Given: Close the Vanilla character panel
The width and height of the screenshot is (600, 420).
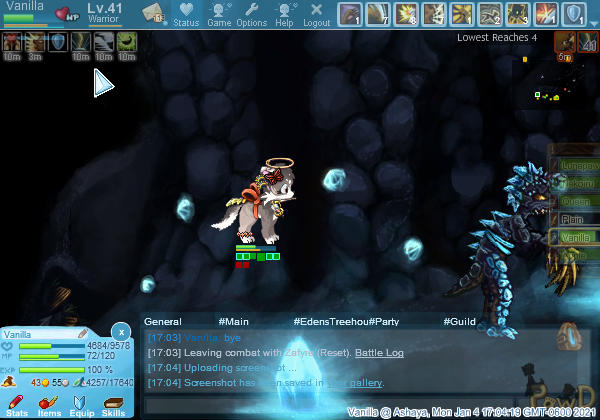Looking at the screenshot, I should 121,331.
